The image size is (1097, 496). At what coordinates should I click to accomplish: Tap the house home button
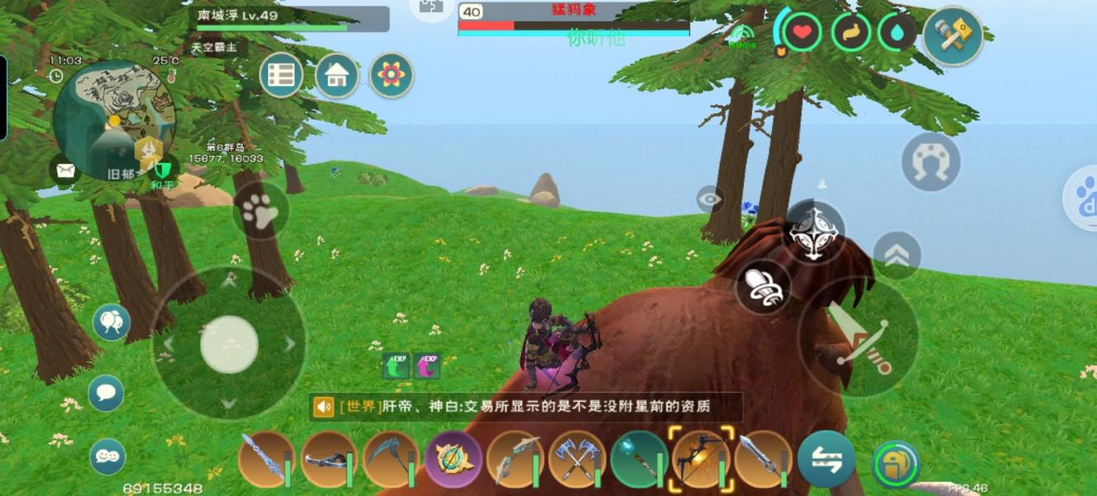[x=337, y=75]
